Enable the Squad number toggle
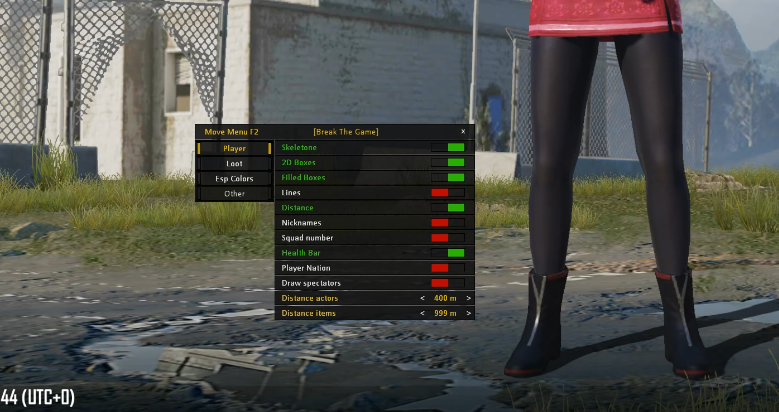The width and height of the screenshot is (779, 412). tap(447, 238)
